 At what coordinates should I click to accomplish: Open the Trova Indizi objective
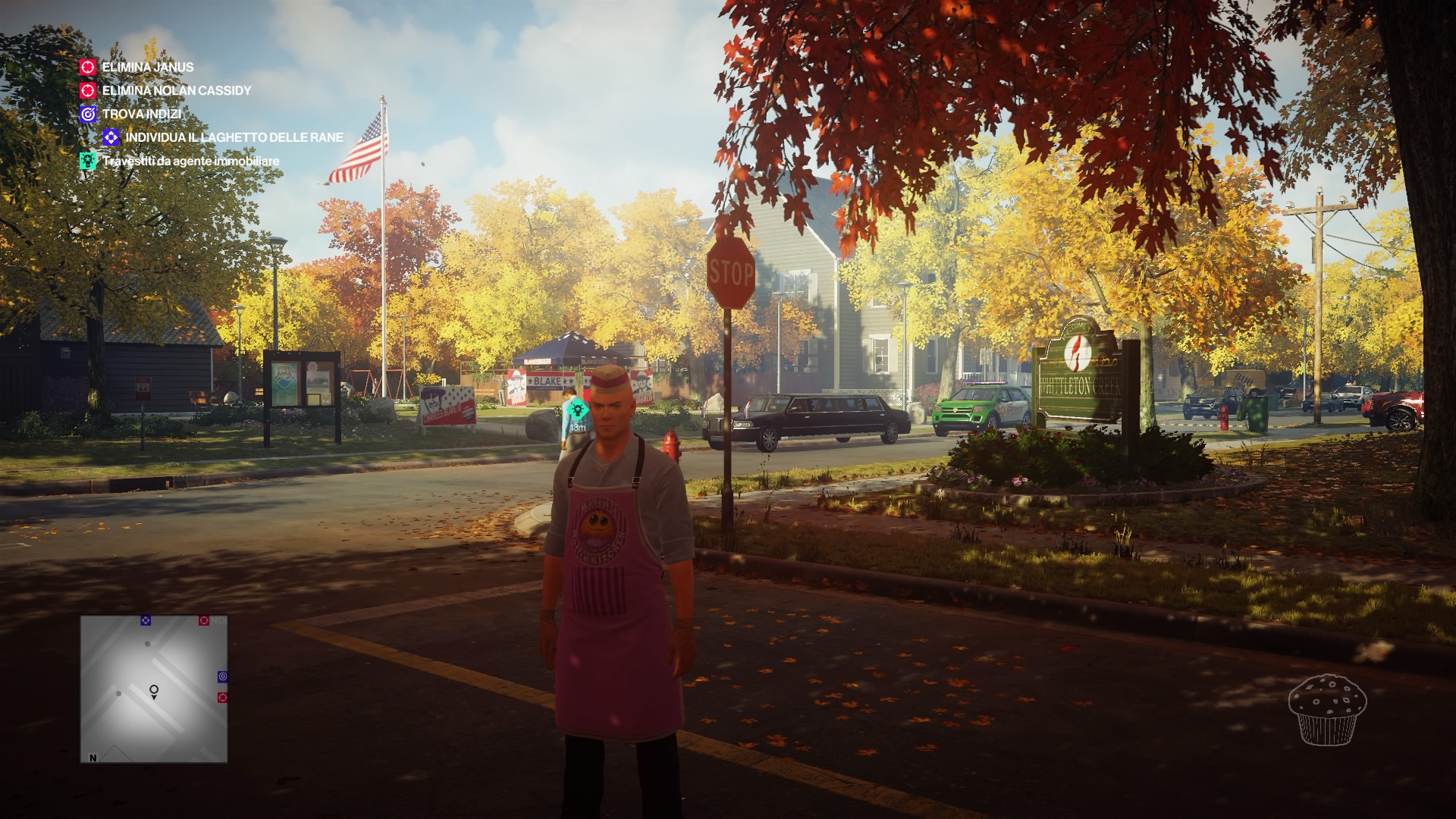[x=141, y=115]
